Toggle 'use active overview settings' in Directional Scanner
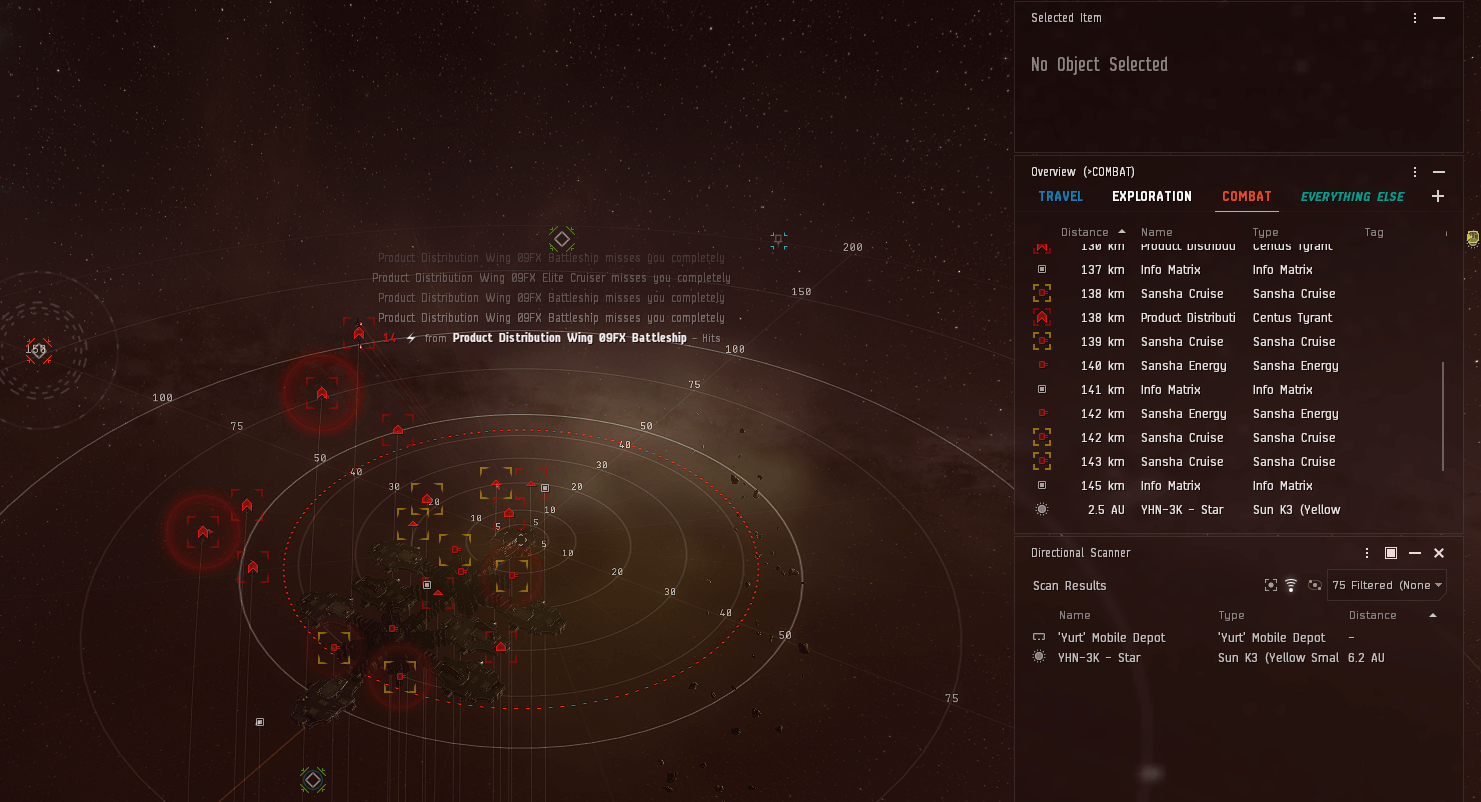1481x802 pixels. [x=1271, y=585]
